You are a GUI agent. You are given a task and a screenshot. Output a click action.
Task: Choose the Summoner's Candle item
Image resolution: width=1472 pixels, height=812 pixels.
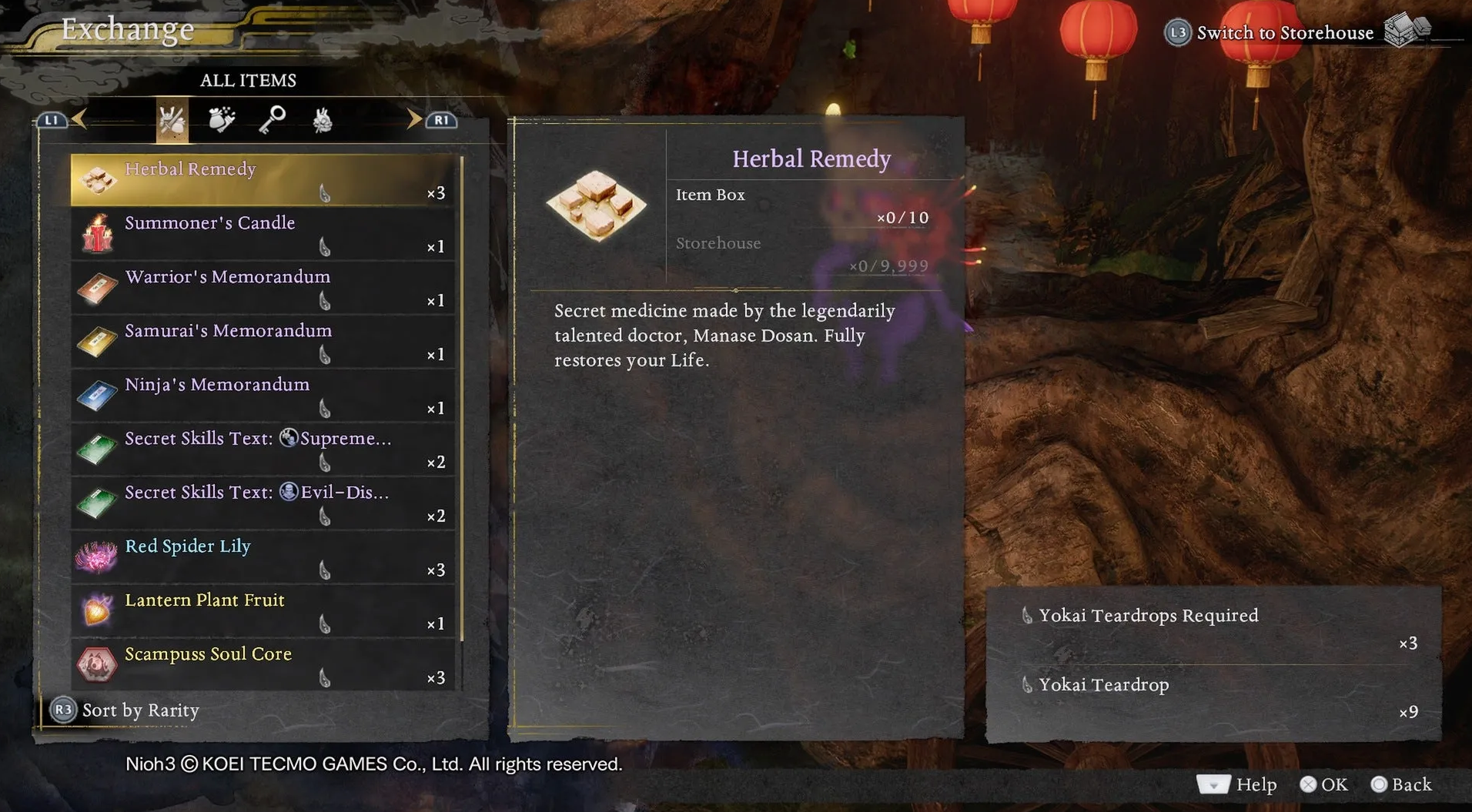(262, 233)
